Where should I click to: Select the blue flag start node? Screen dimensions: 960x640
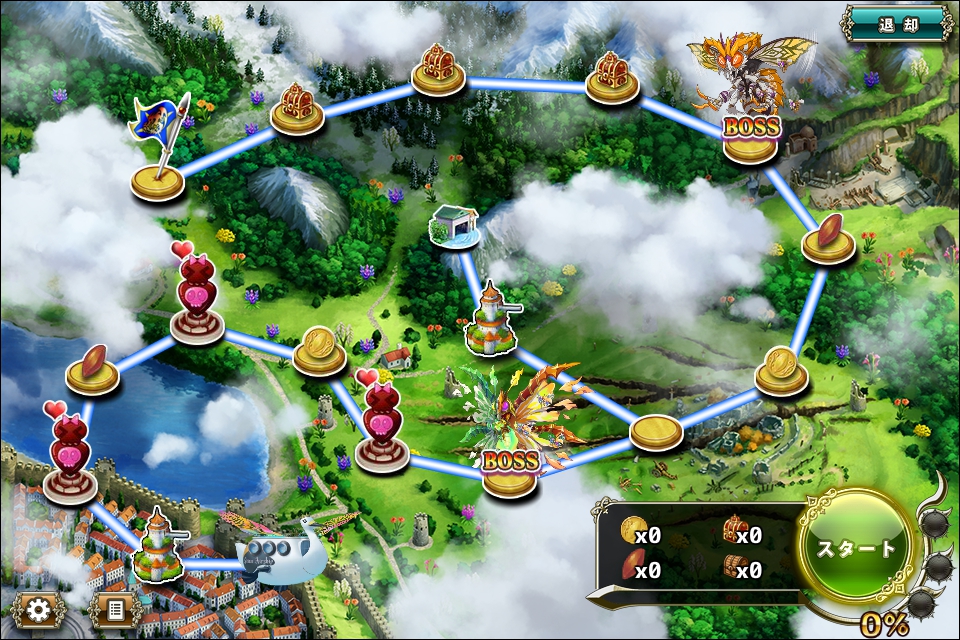(159, 160)
